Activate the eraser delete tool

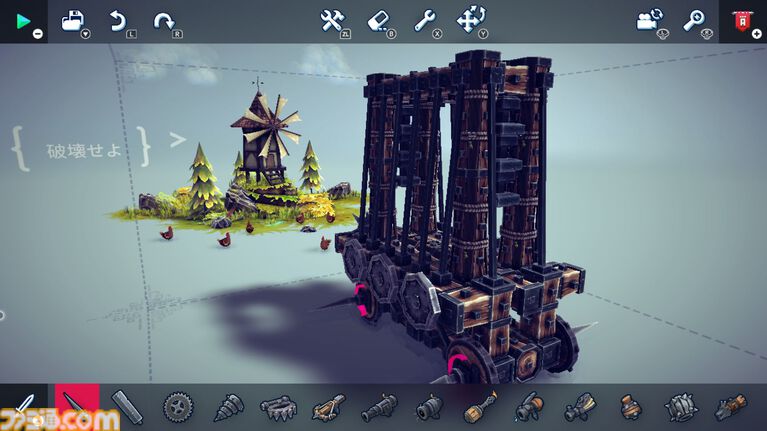point(378,20)
